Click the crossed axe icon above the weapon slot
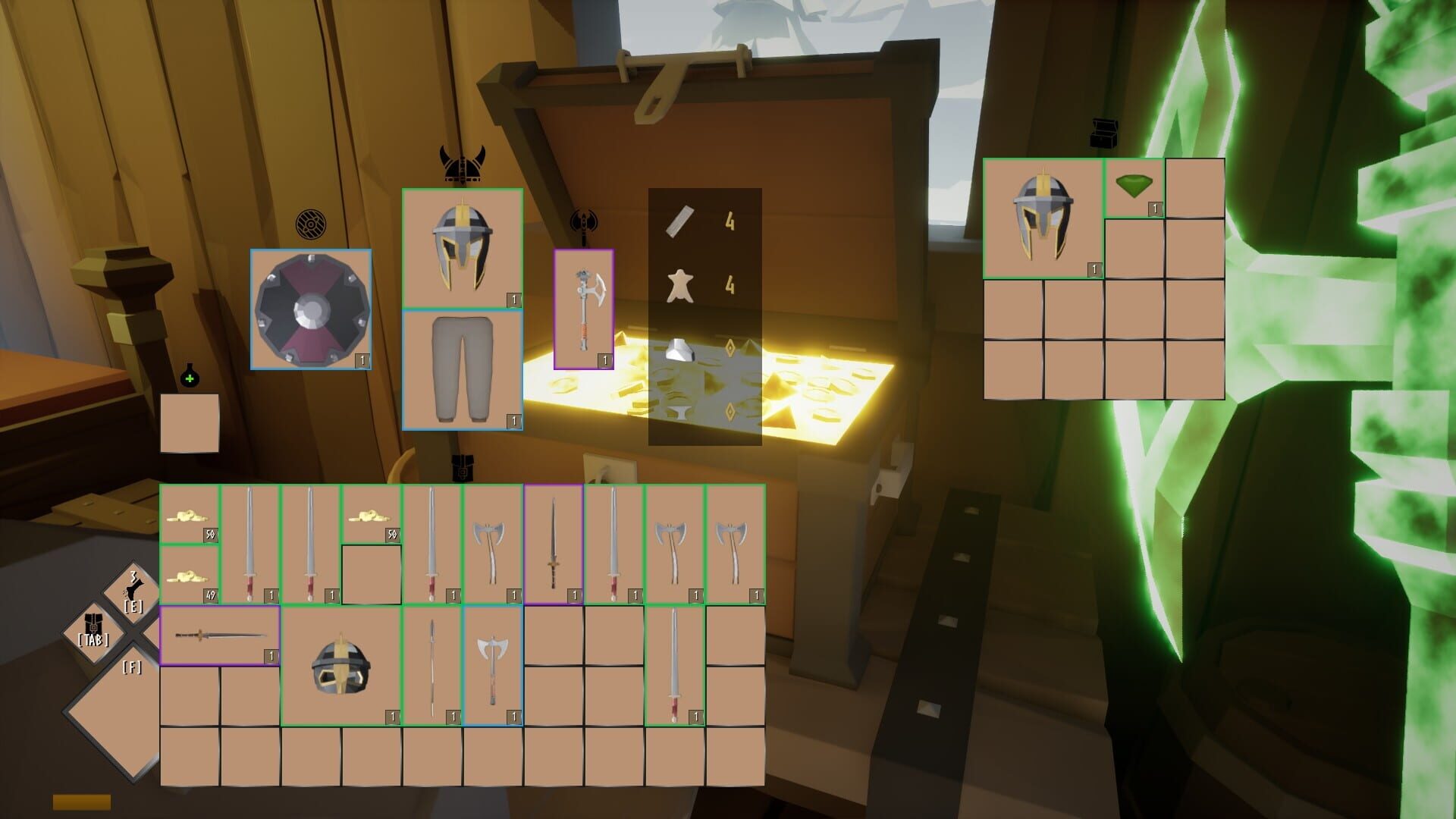The width and height of the screenshot is (1456, 819). [583, 221]
